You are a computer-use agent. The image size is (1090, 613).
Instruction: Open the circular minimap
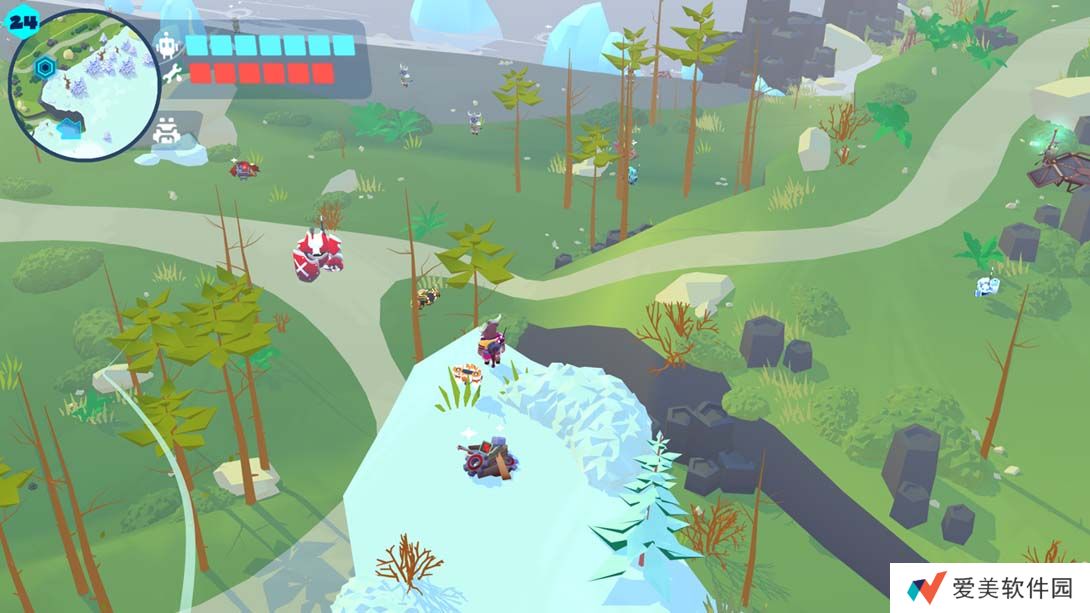click(84, 84)
